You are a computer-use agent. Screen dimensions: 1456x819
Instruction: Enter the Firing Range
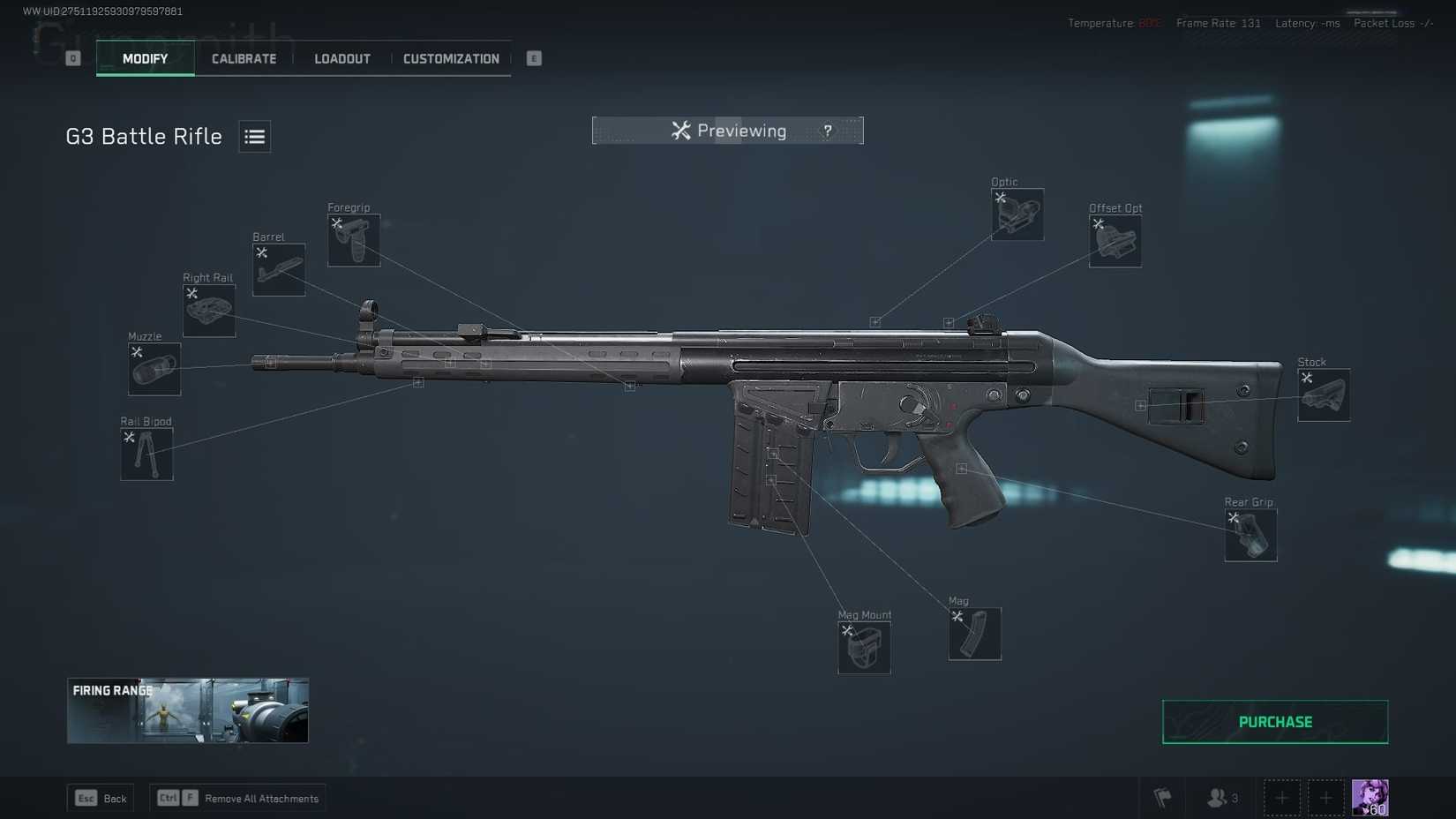click(x=188, y=710)
